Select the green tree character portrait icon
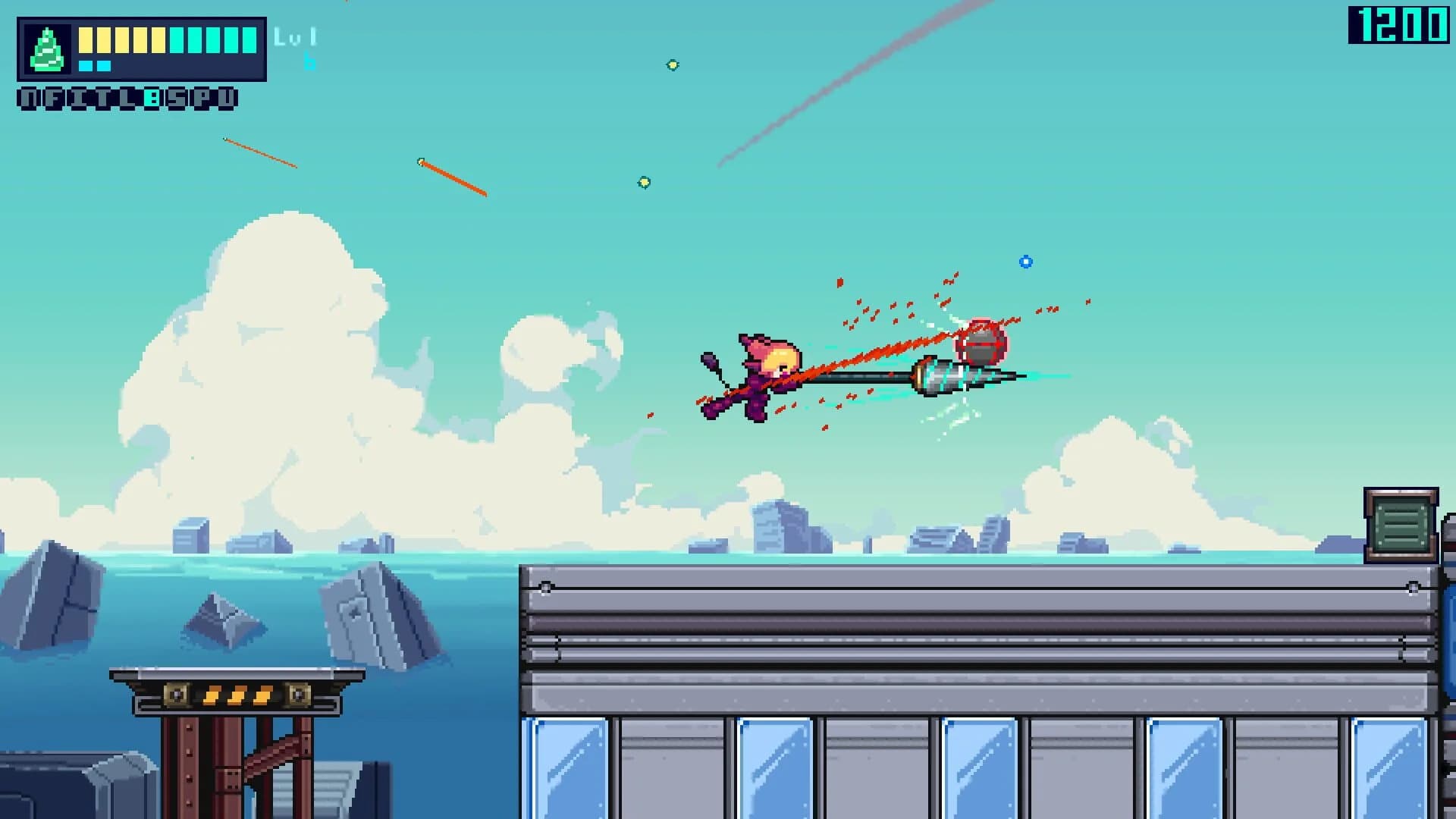This screenshot has width=1456, height=819. (47, 49)
